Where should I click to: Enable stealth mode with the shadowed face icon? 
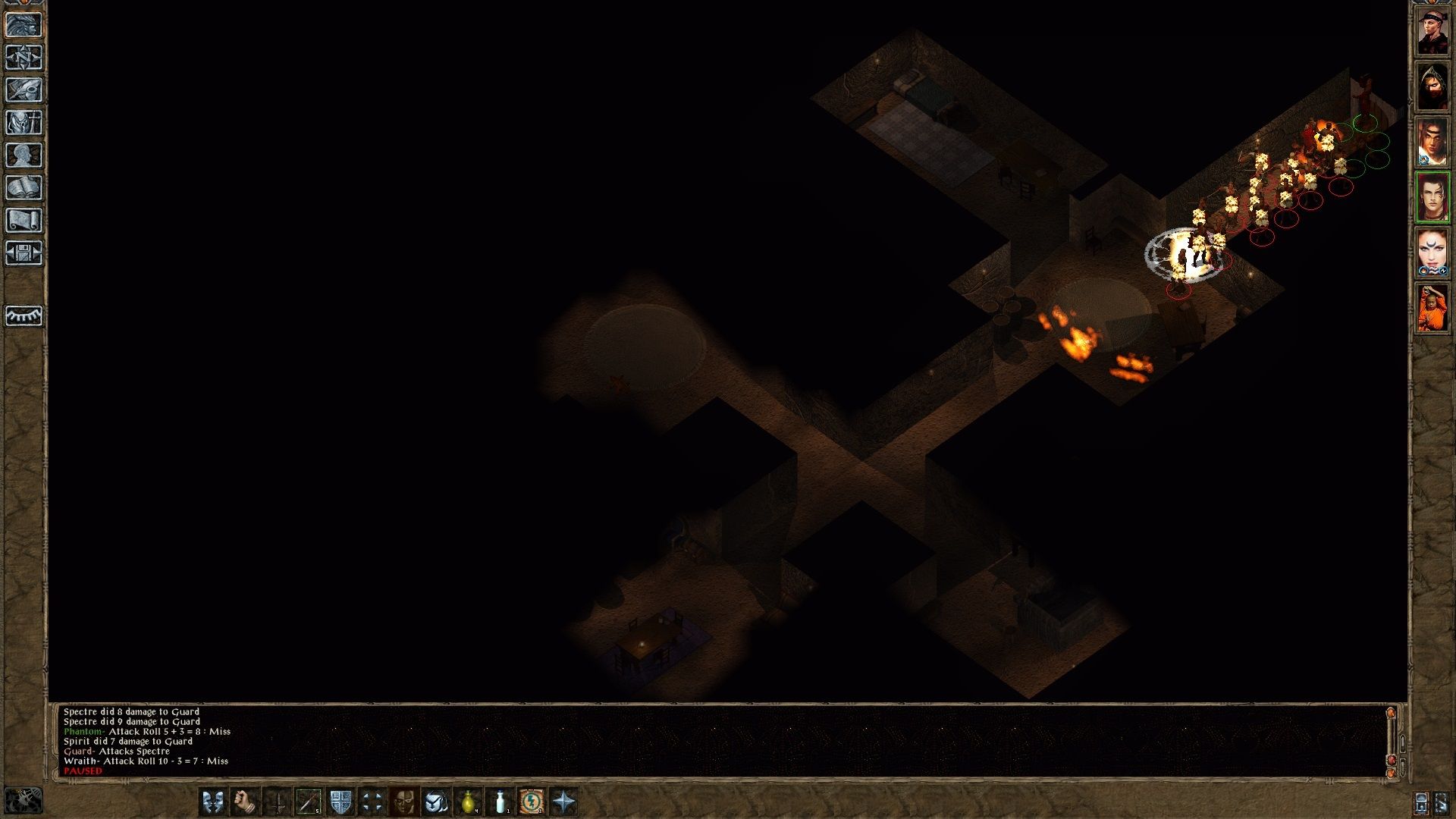(x=403, y=800)
